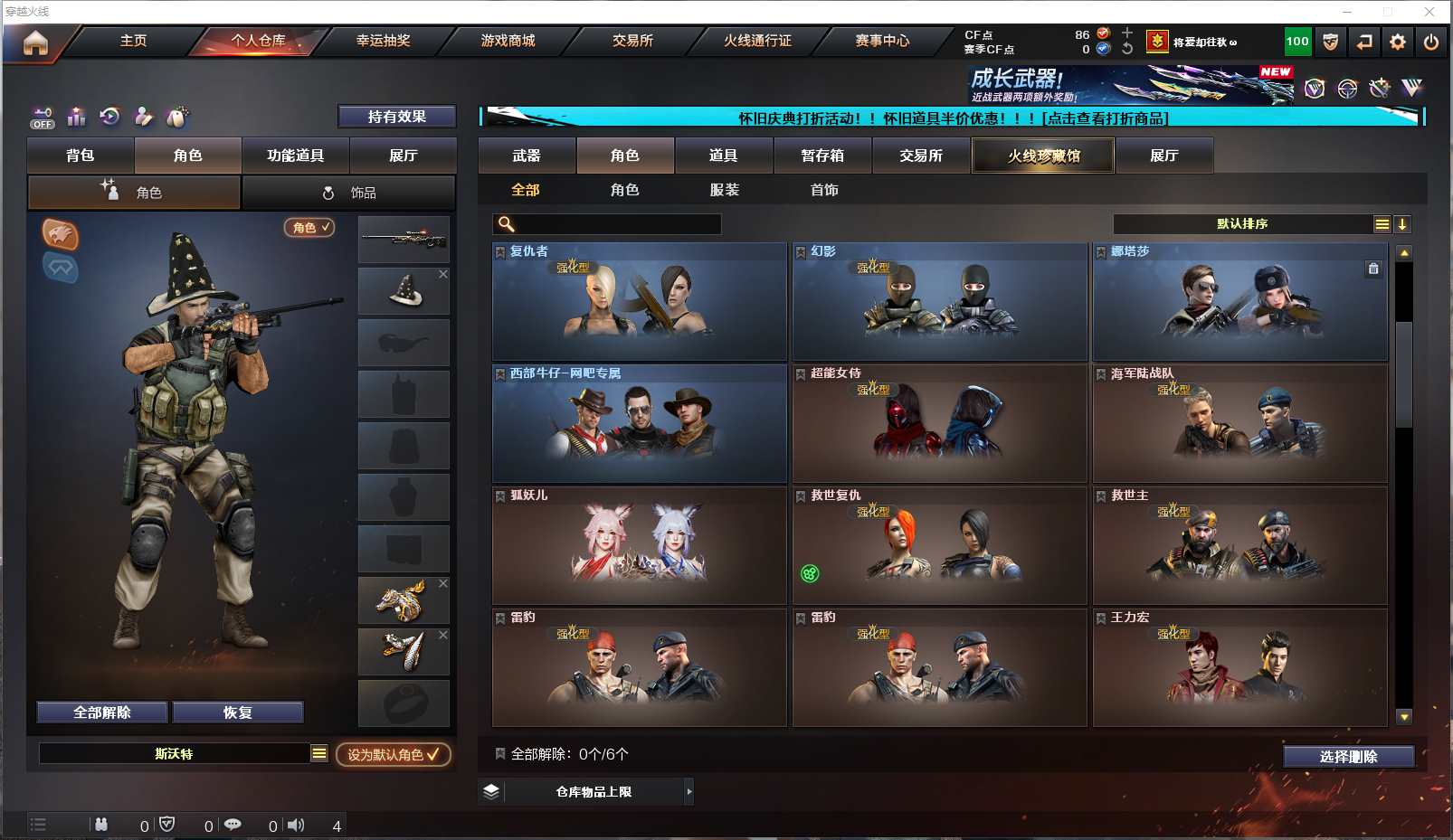Select the 狐妖儿 character card
The height and width of the screenshot is (840, 1453).
point(639,545)
